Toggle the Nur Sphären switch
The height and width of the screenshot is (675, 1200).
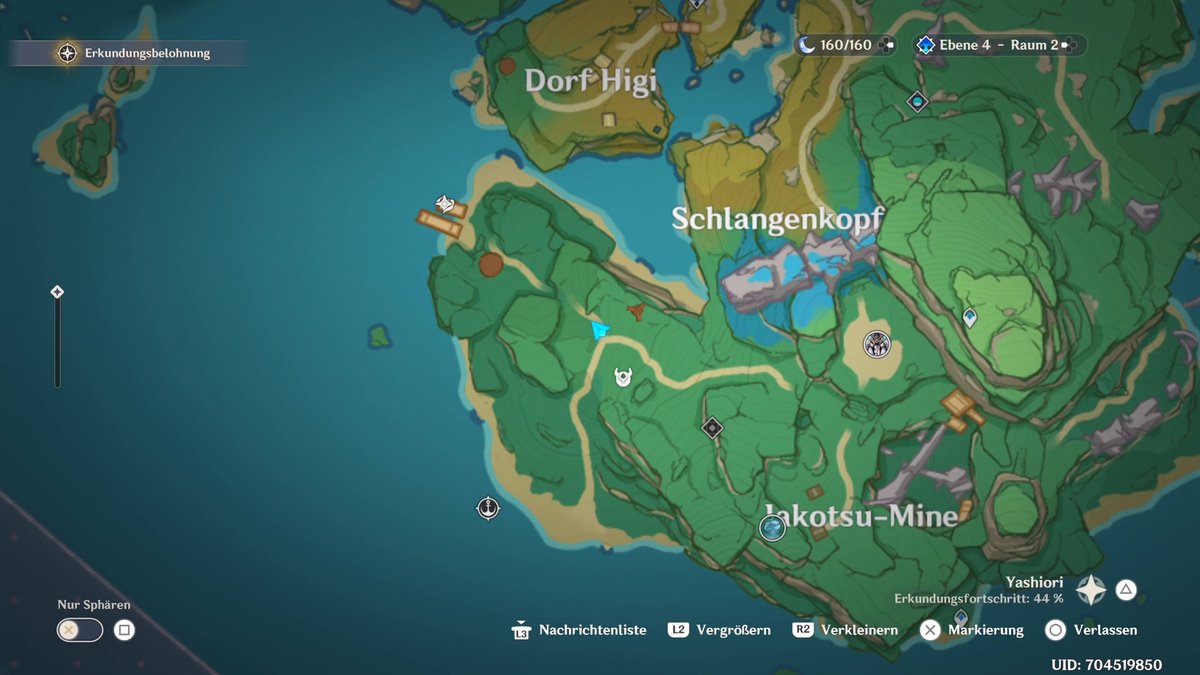(80, 630)
